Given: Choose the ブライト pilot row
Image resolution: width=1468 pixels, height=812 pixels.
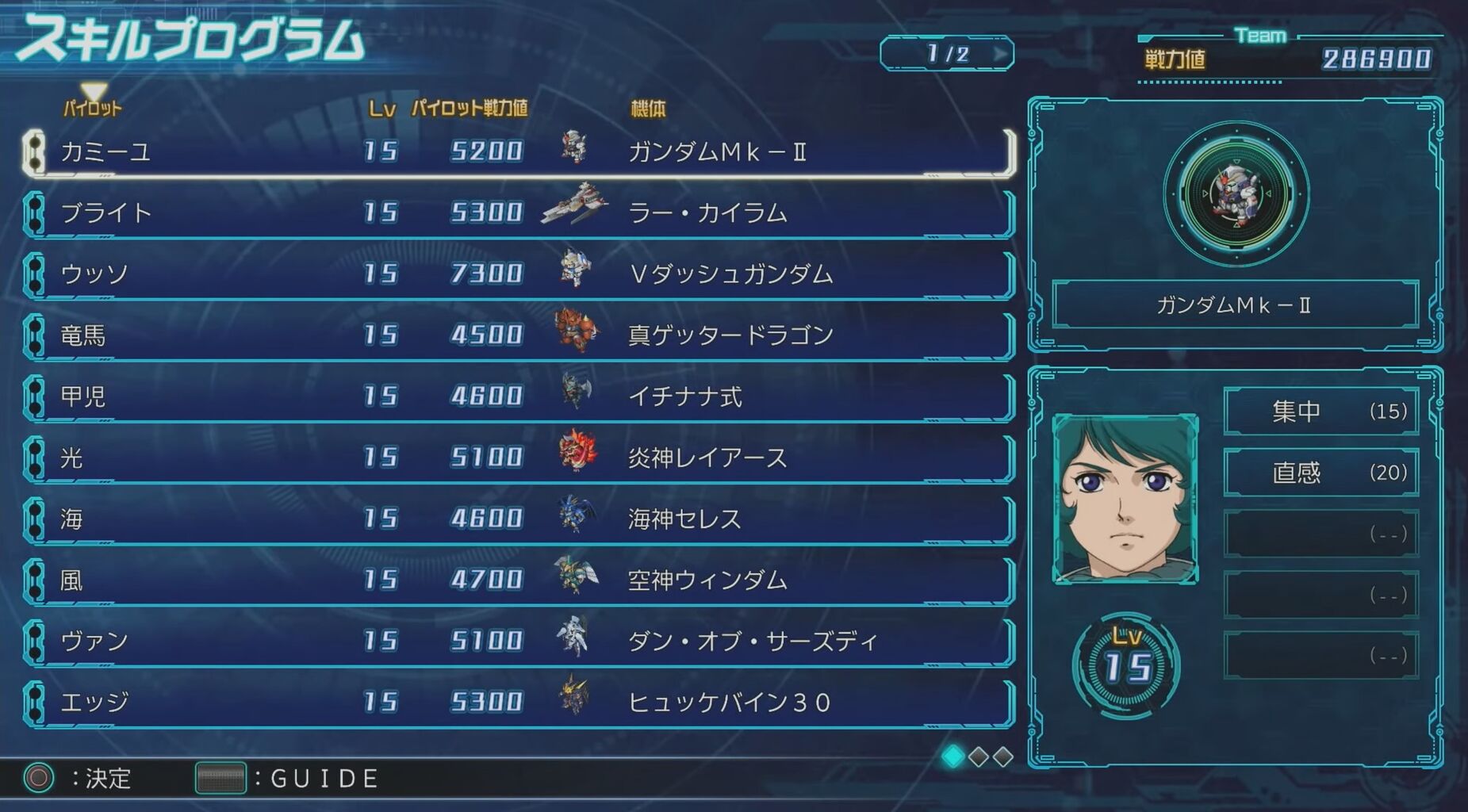Looking at the screenshot, I should pyautogui.click(x=516, y=213).
